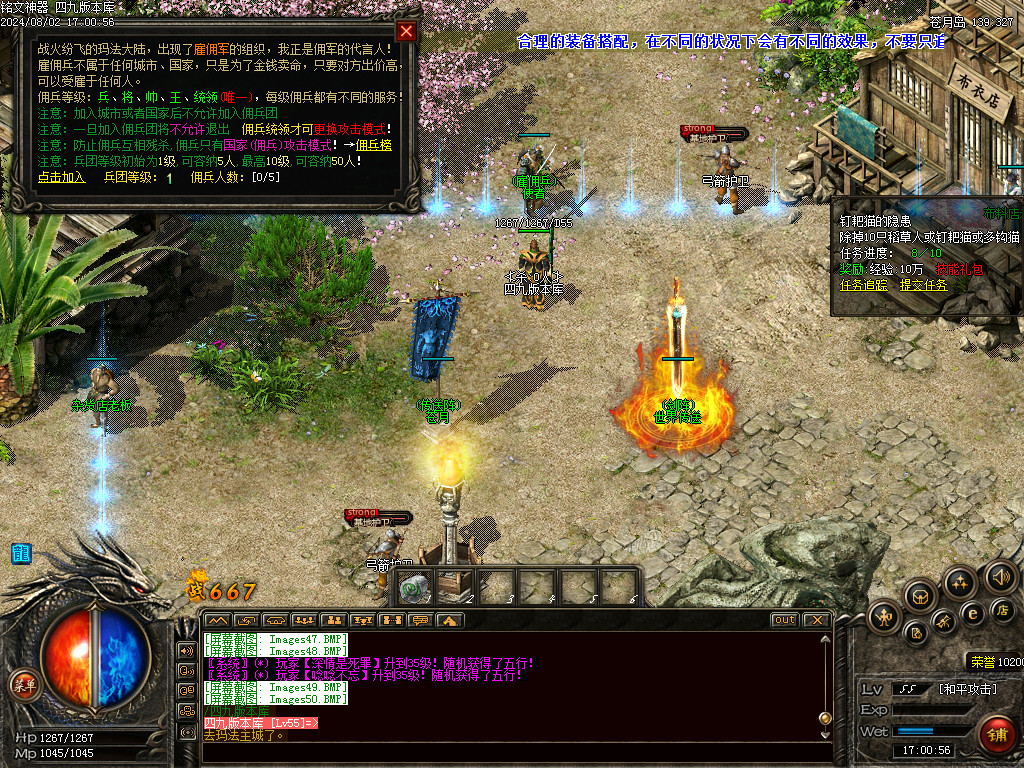Close the chat window with X
The height and width of the screenshot is (768, 1024).
click(817, 620)
